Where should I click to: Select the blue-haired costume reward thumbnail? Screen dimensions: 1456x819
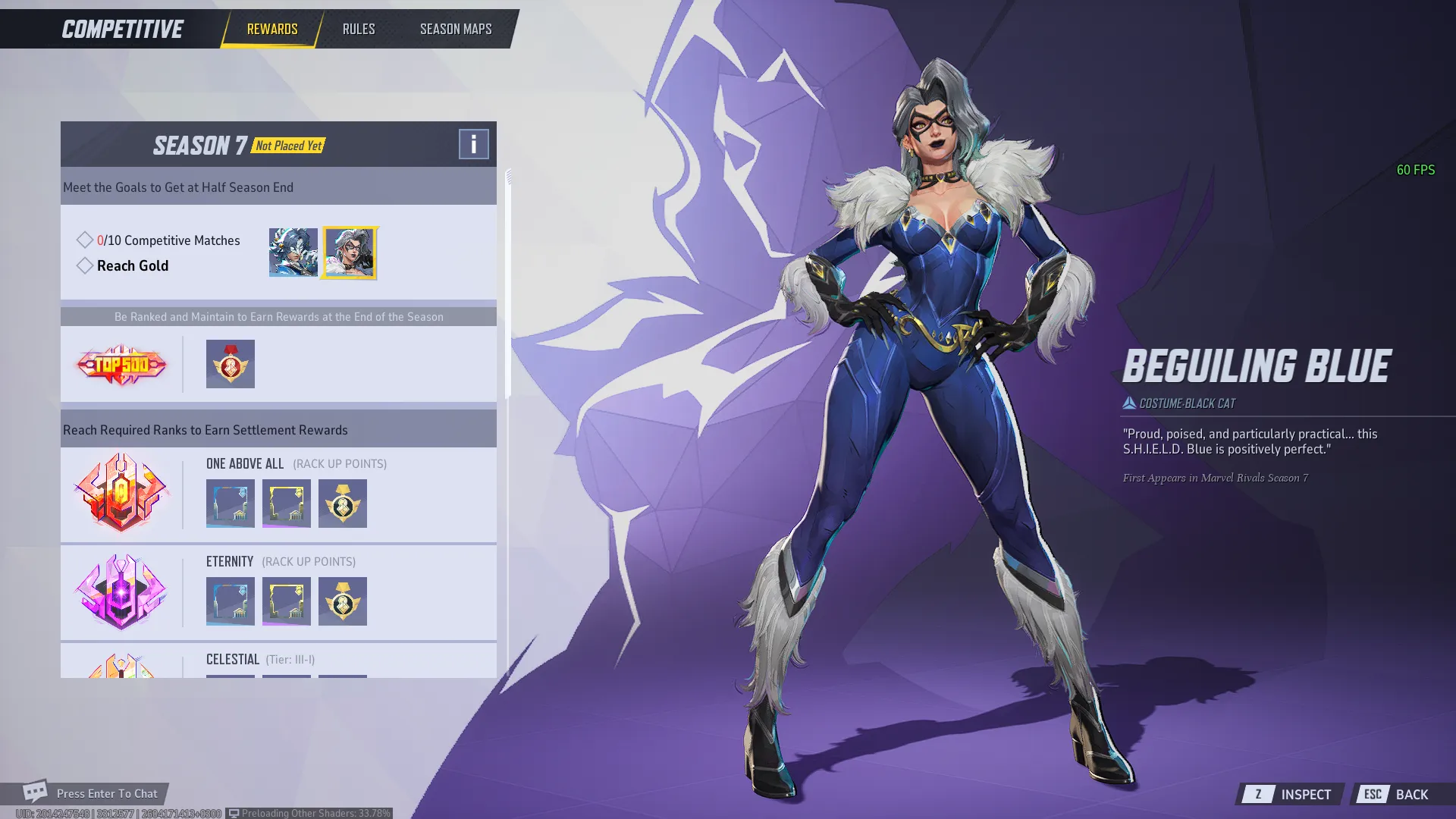pyautogui.click(x=293, y=253)
